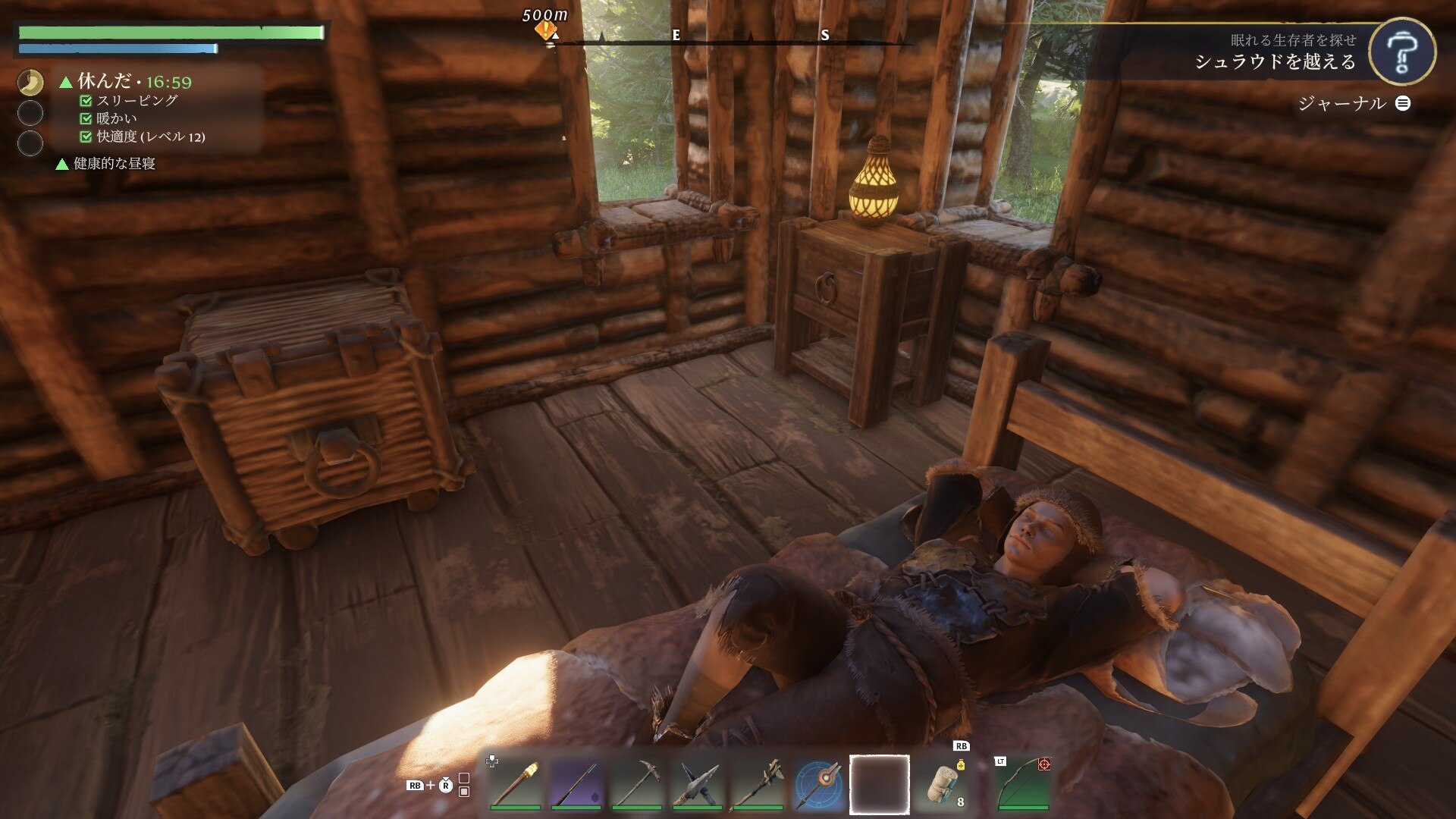Click the rested buff moon icon

[30, 82]
